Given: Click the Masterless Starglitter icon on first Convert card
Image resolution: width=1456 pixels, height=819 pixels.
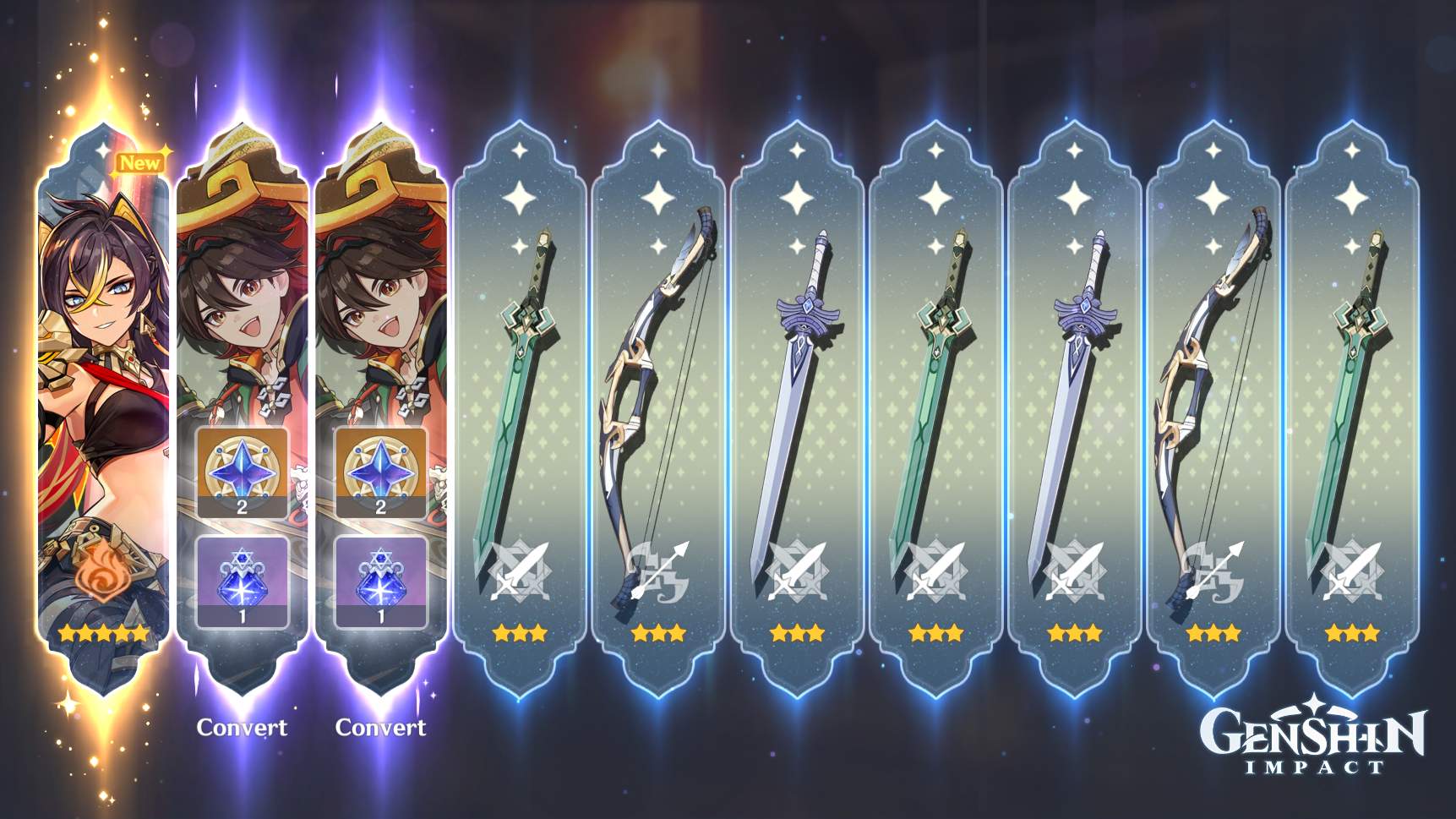Looking at the screenshot, I should (242, 476).
